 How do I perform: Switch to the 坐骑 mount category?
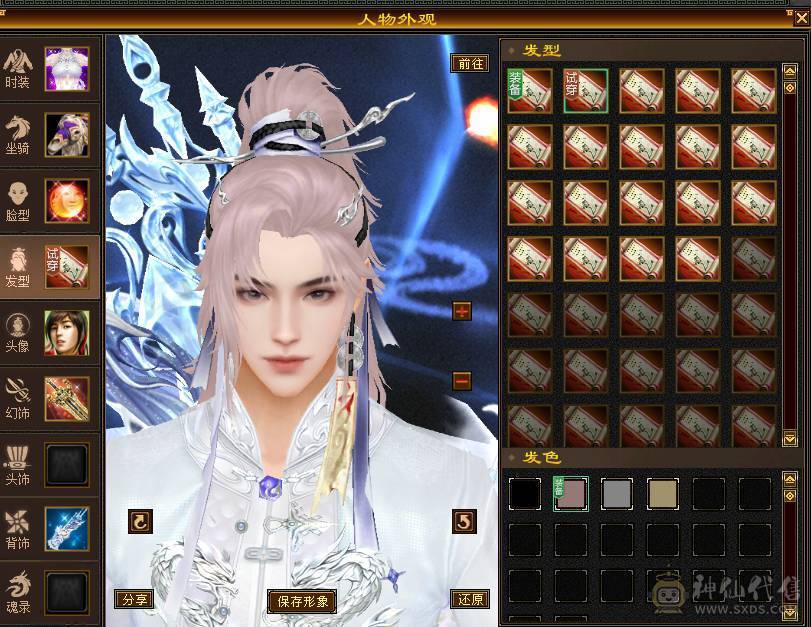50,135
